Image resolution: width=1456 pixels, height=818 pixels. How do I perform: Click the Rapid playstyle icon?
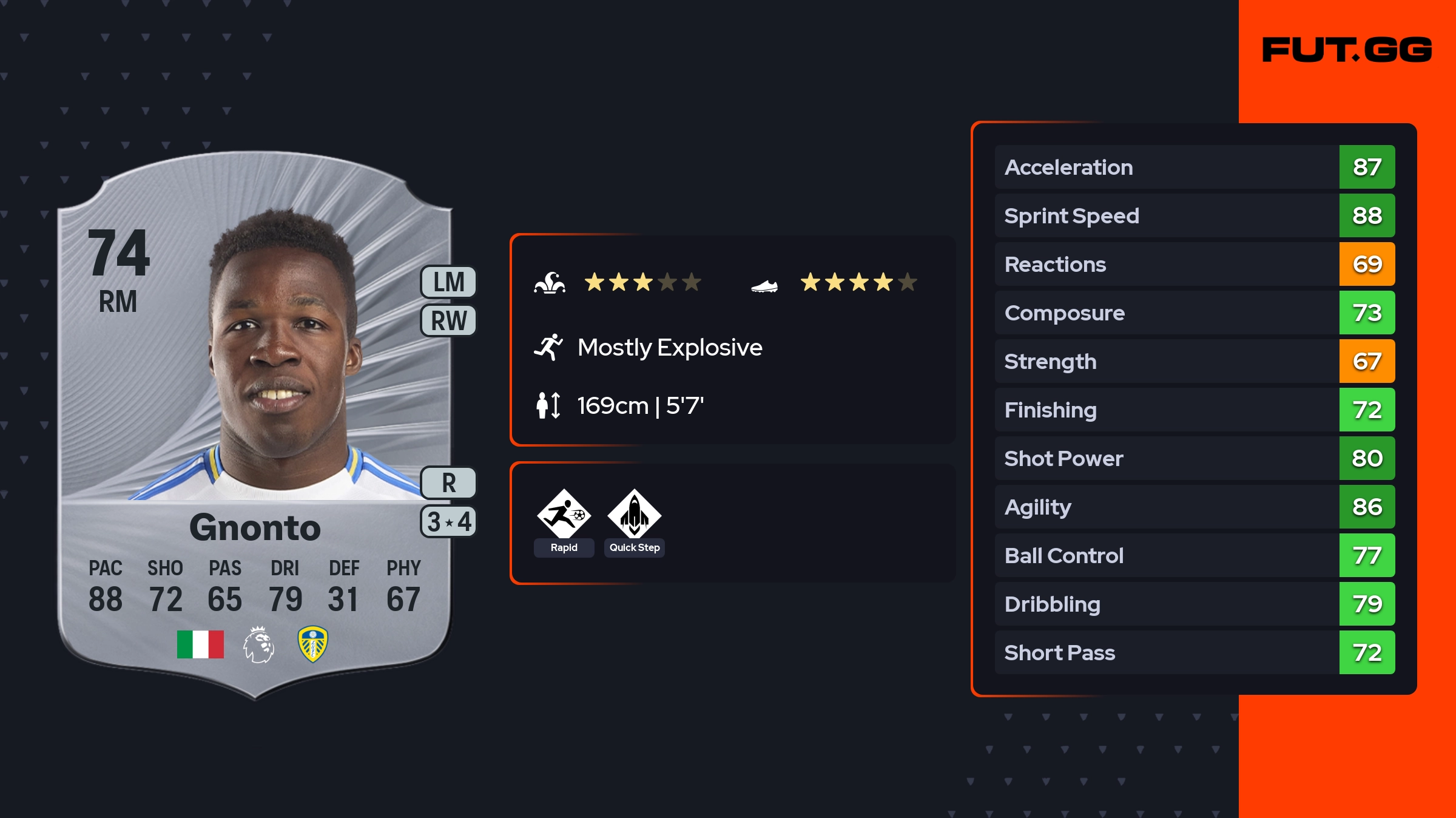pos(564,515)
